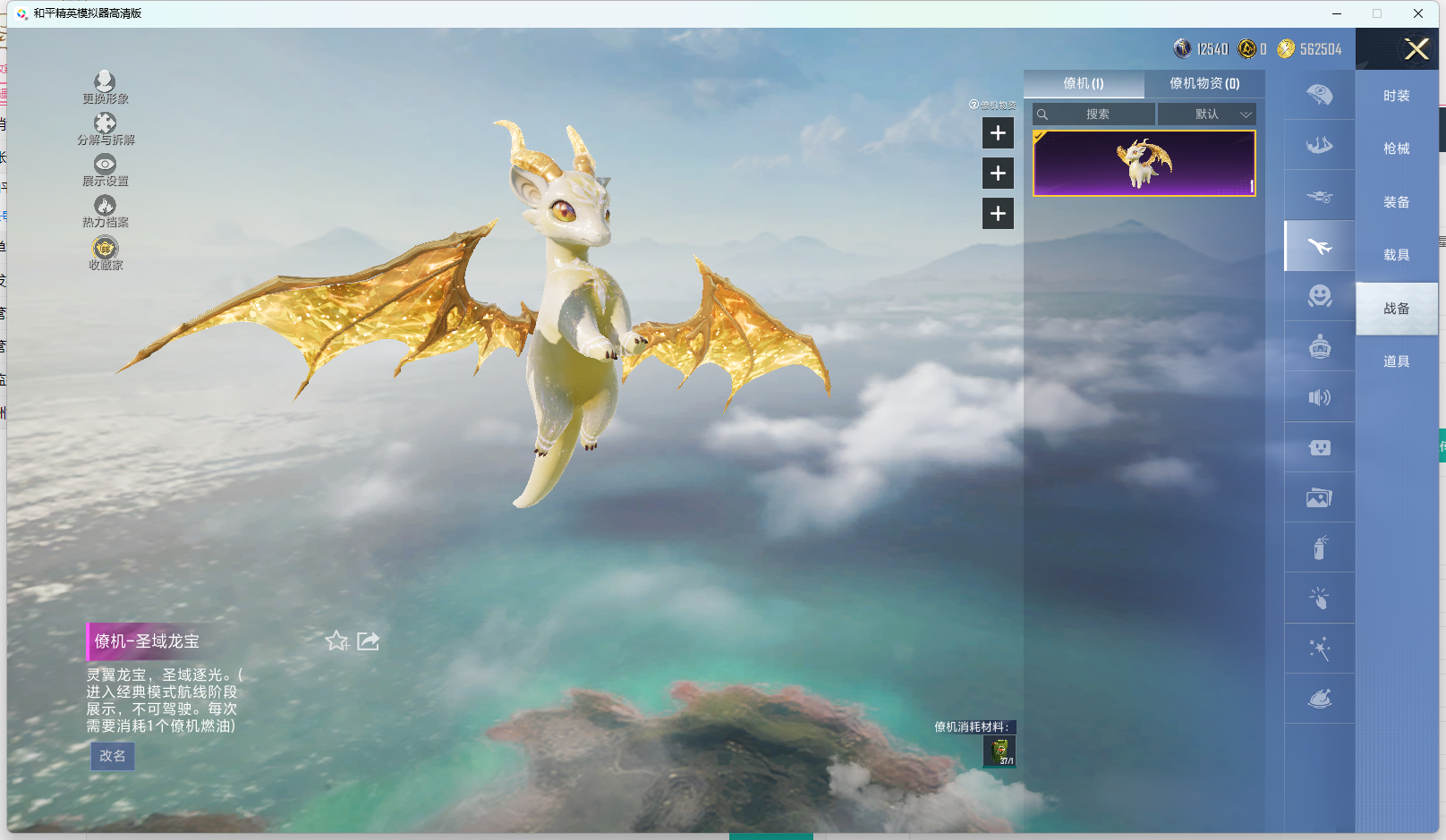
Task: Rename the wingman with 改名 button
Action: (x=113, y=756)
